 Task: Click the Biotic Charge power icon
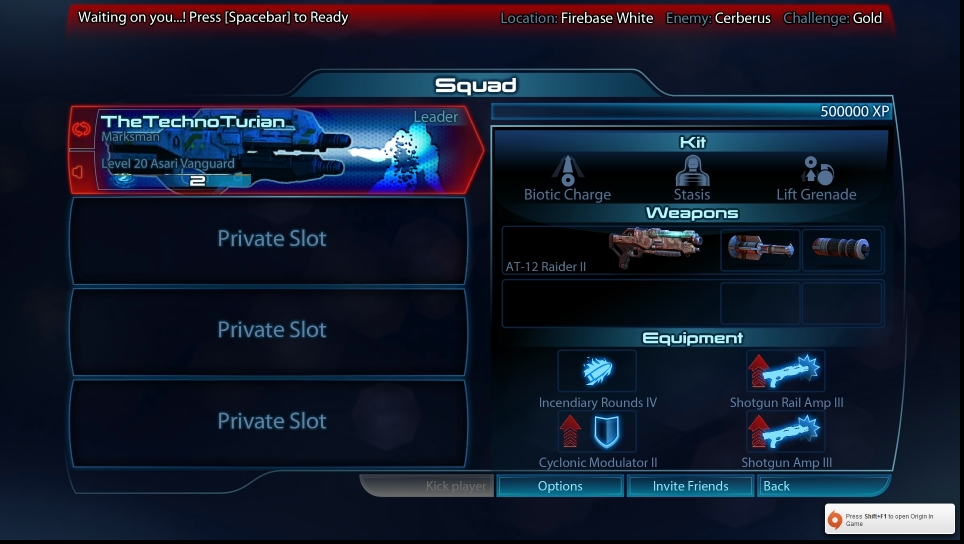click(567, 170)
